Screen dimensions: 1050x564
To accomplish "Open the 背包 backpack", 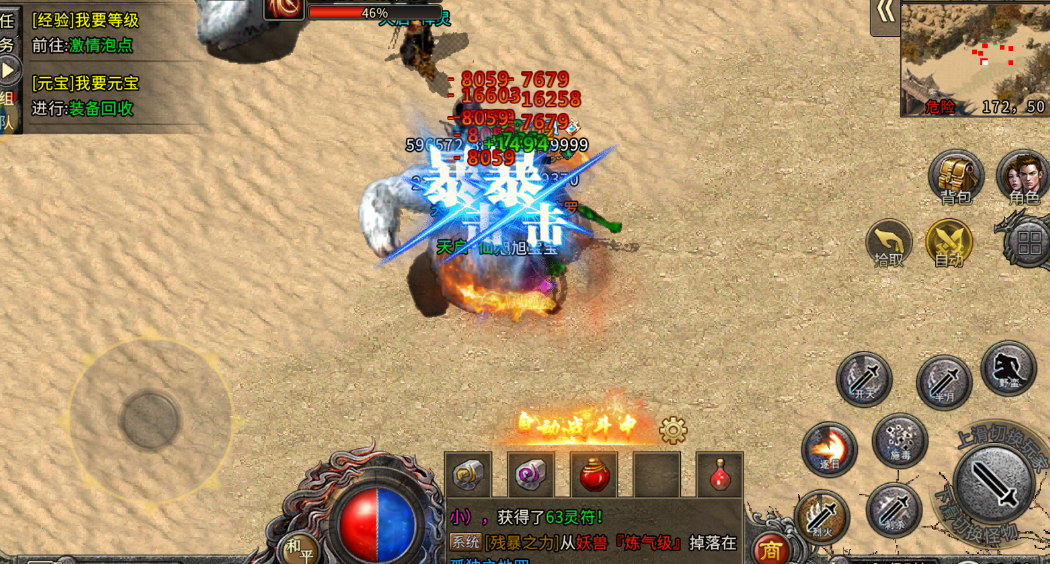I will (x=956, y=176).
